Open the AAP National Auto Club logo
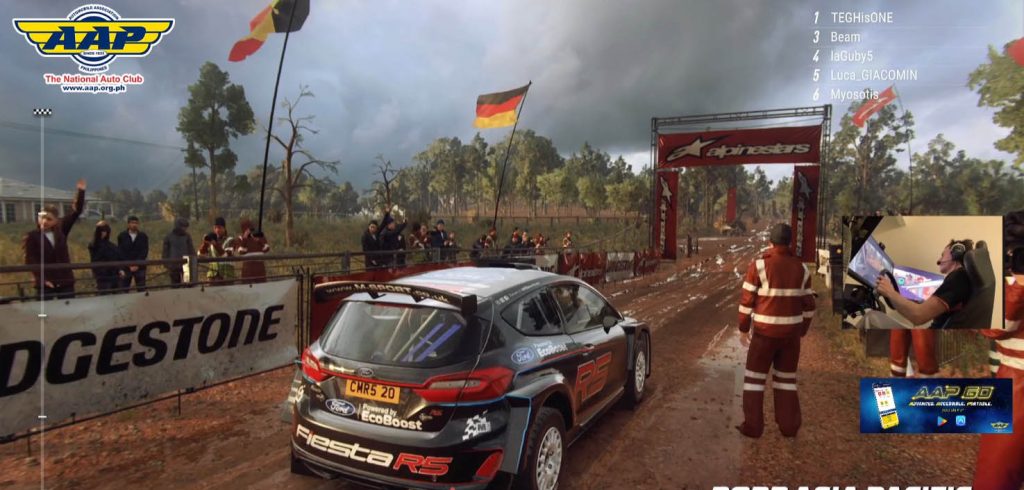Screen dimensions: 1024x490 (x=93, y=48)
